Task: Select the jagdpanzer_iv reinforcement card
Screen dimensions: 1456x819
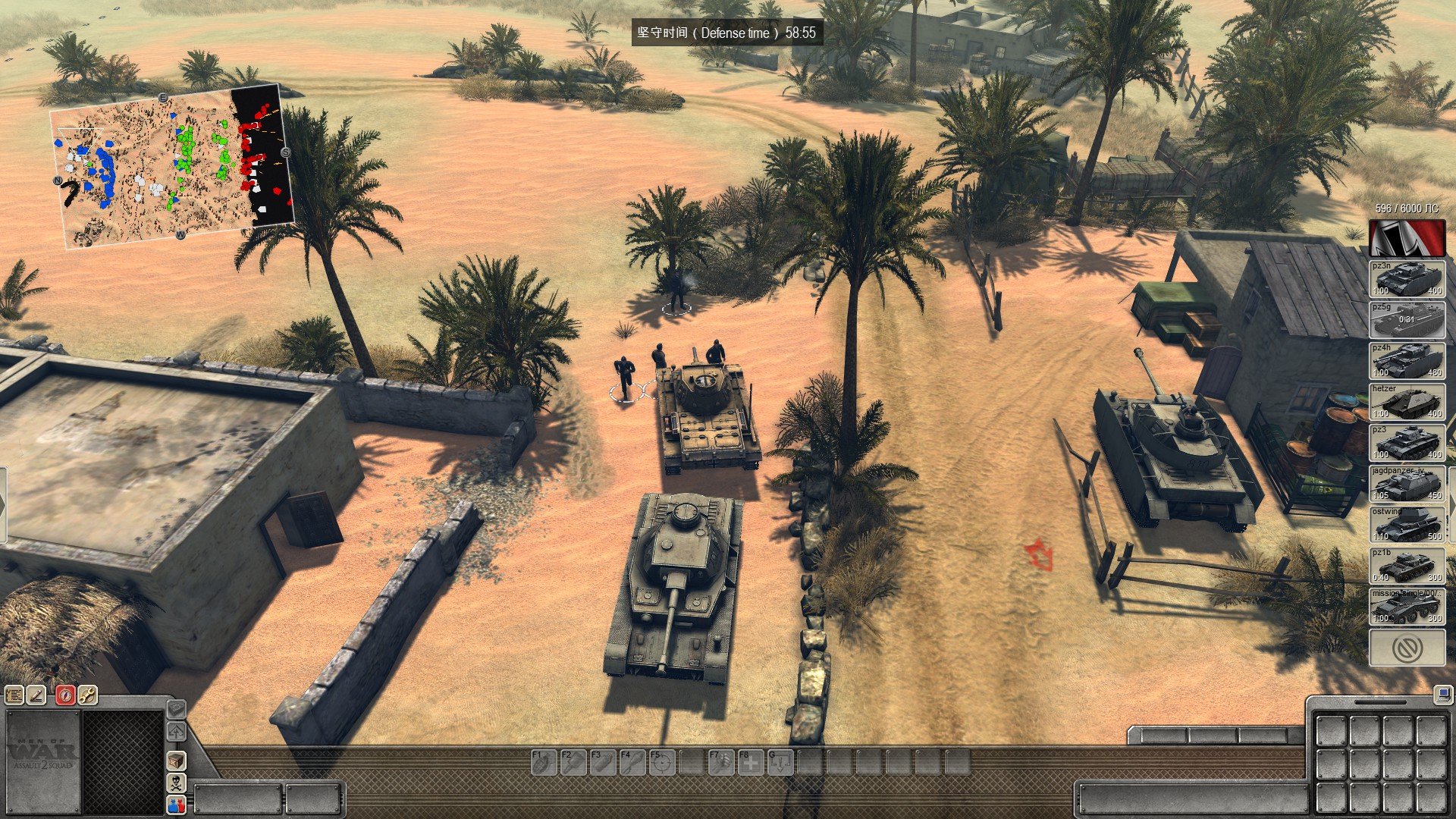Action: click(1407, 484)
